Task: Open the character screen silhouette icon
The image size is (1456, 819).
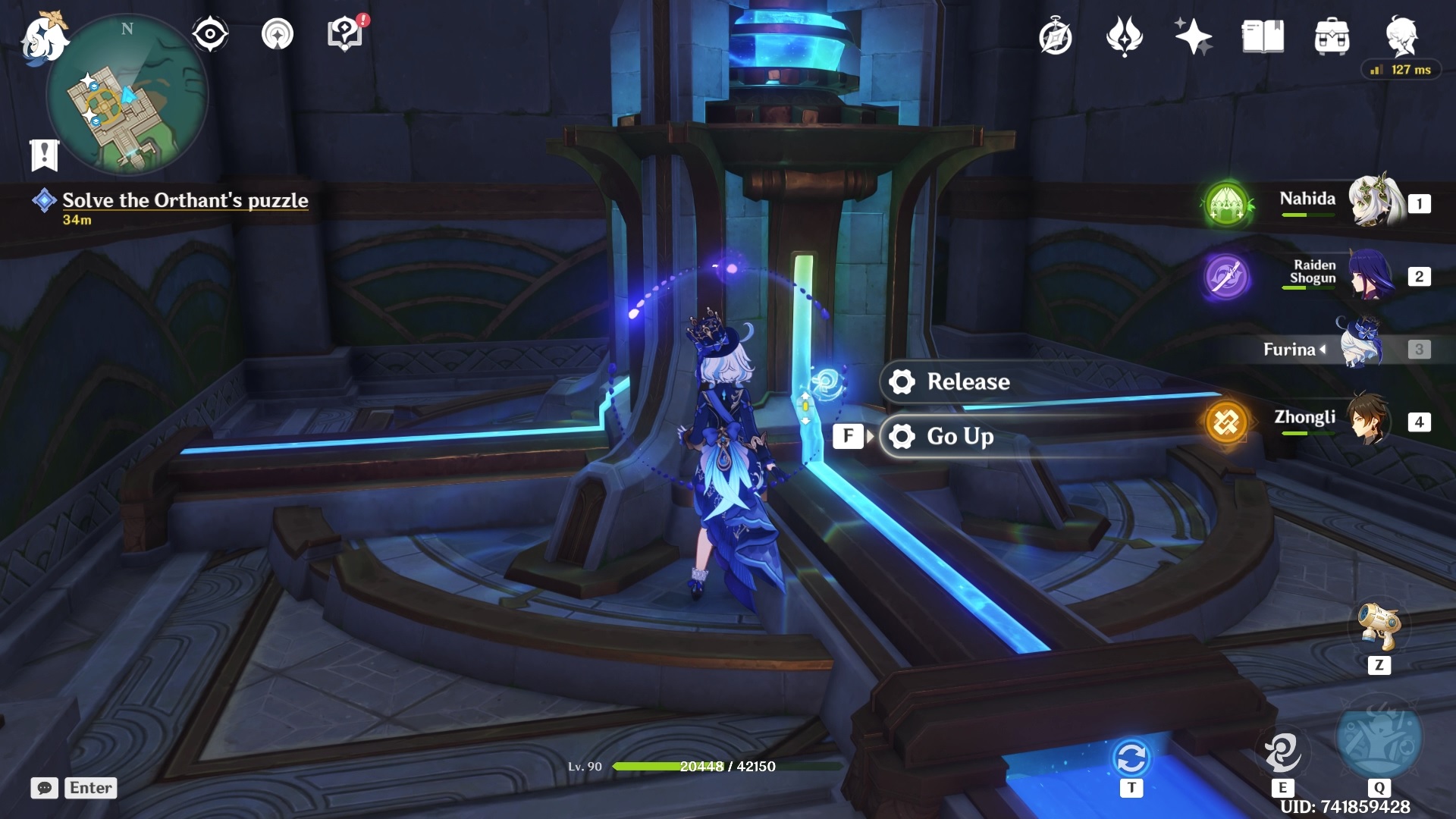Action: point(1401,36)
